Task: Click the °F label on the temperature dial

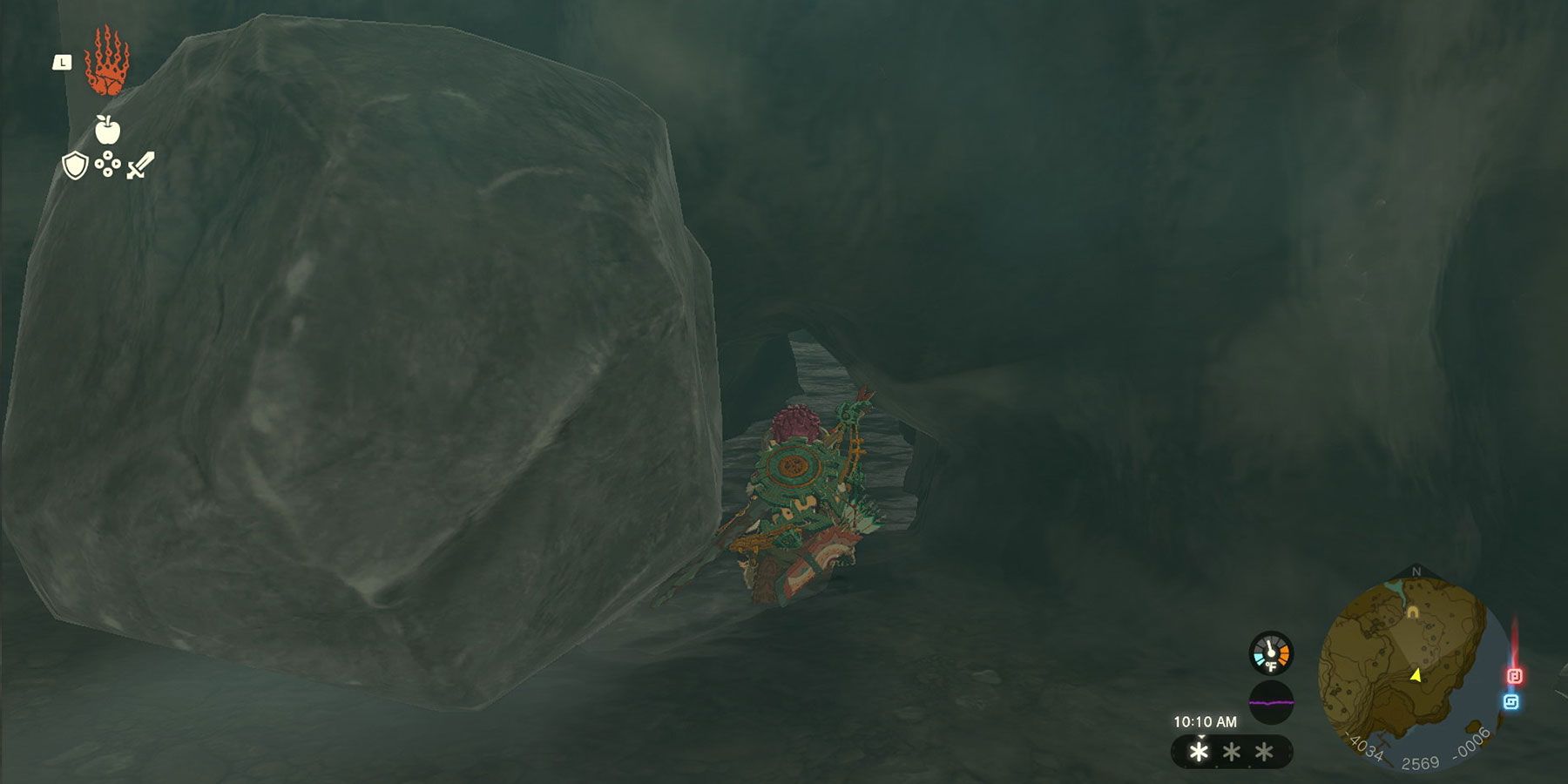Action: coord(1271,665)
